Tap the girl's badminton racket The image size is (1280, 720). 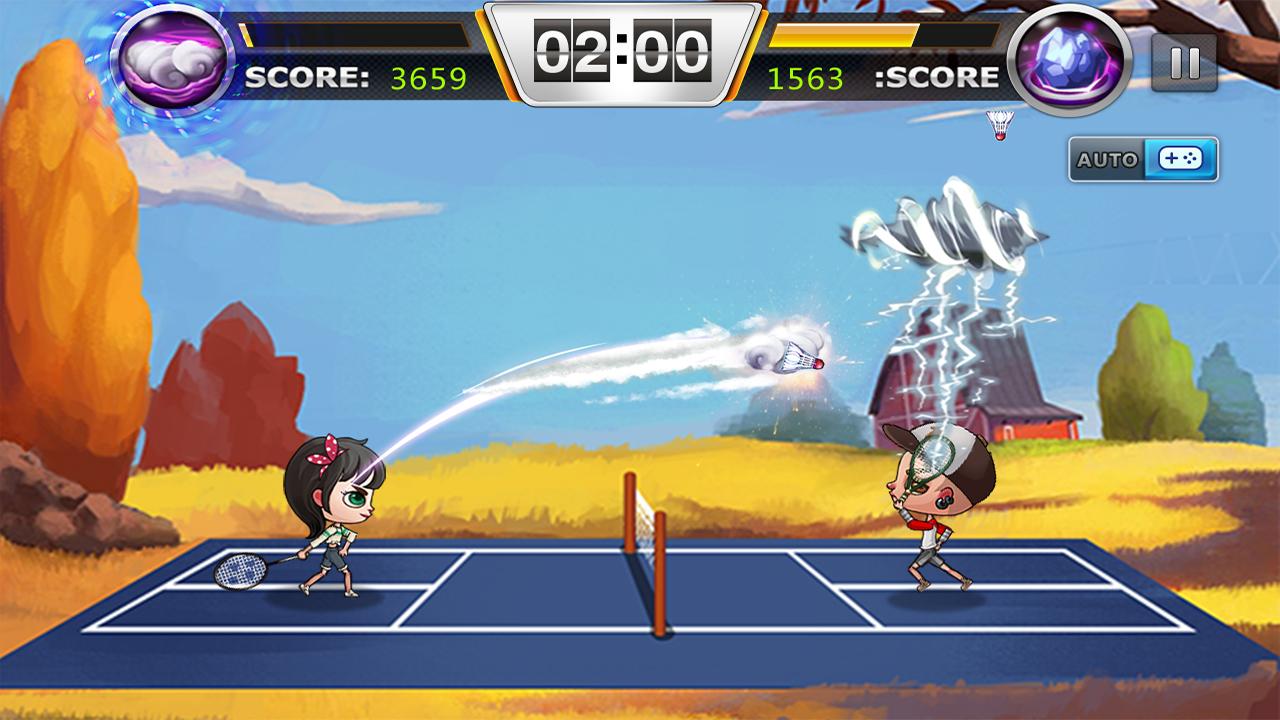[x=240, y=571]
